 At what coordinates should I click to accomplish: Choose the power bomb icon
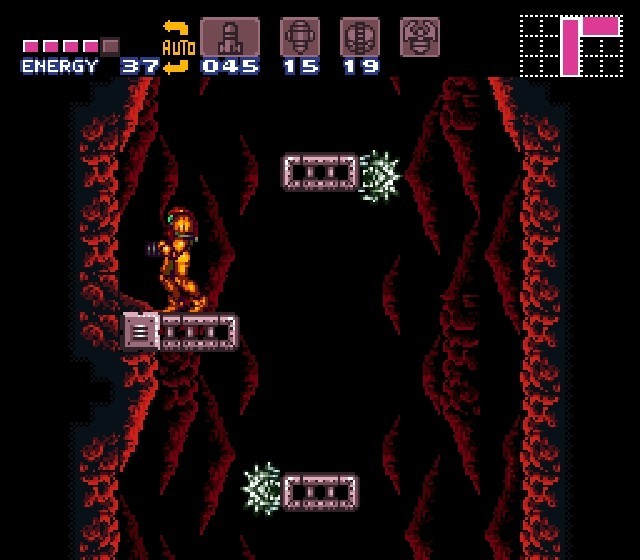tap(360, 37)
